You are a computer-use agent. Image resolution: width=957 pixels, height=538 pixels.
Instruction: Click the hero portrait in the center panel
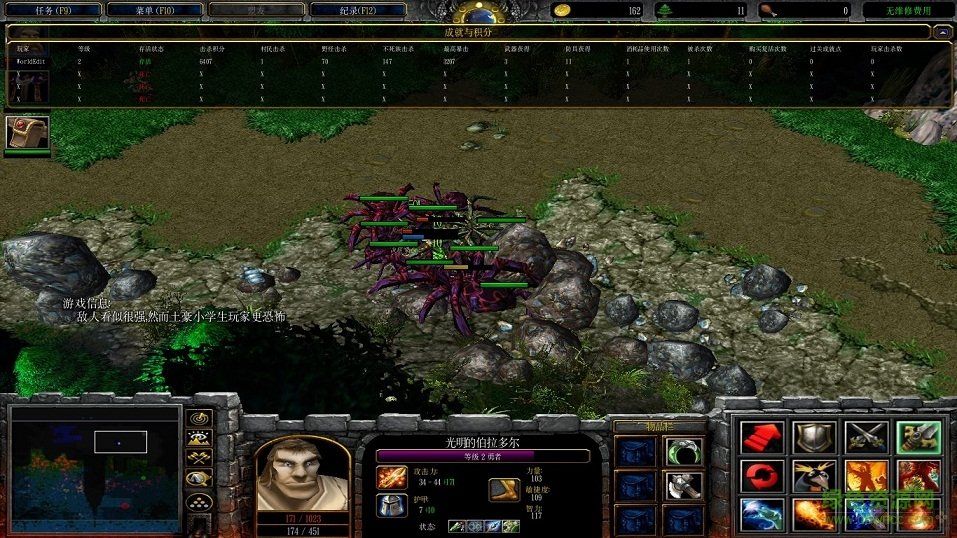(x=302, y=474)
